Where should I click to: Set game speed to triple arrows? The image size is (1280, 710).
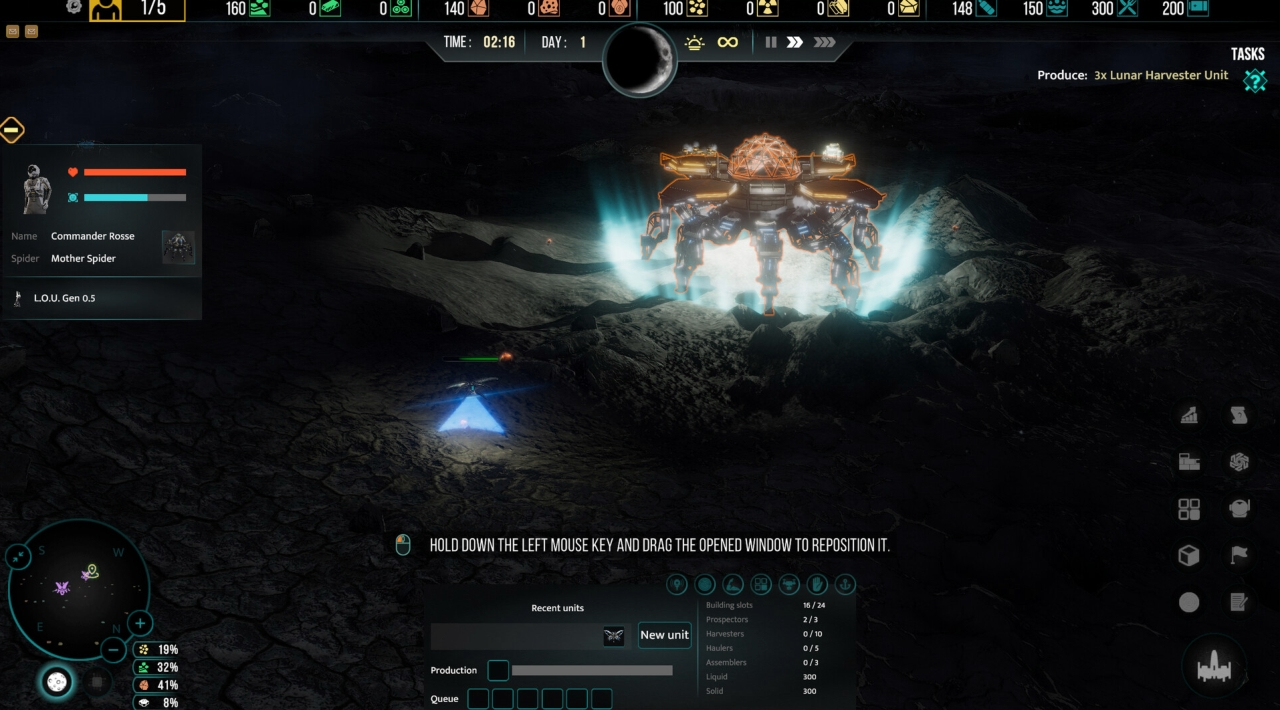coord(824,42)
